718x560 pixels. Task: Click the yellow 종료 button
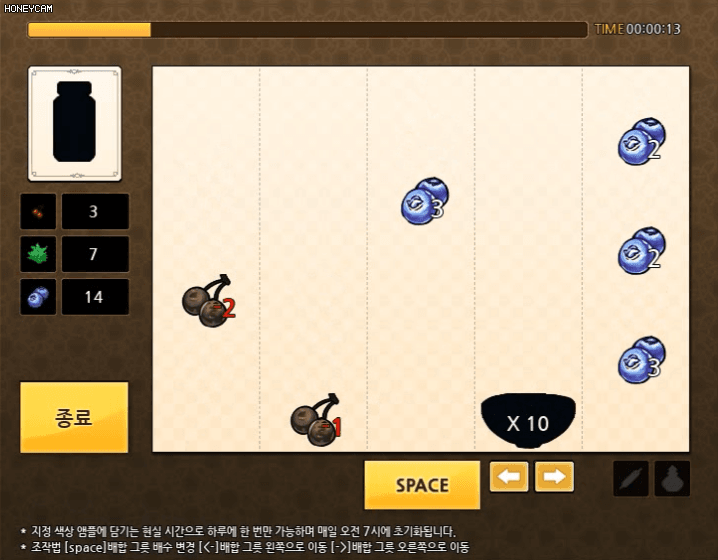coord(74,417)
